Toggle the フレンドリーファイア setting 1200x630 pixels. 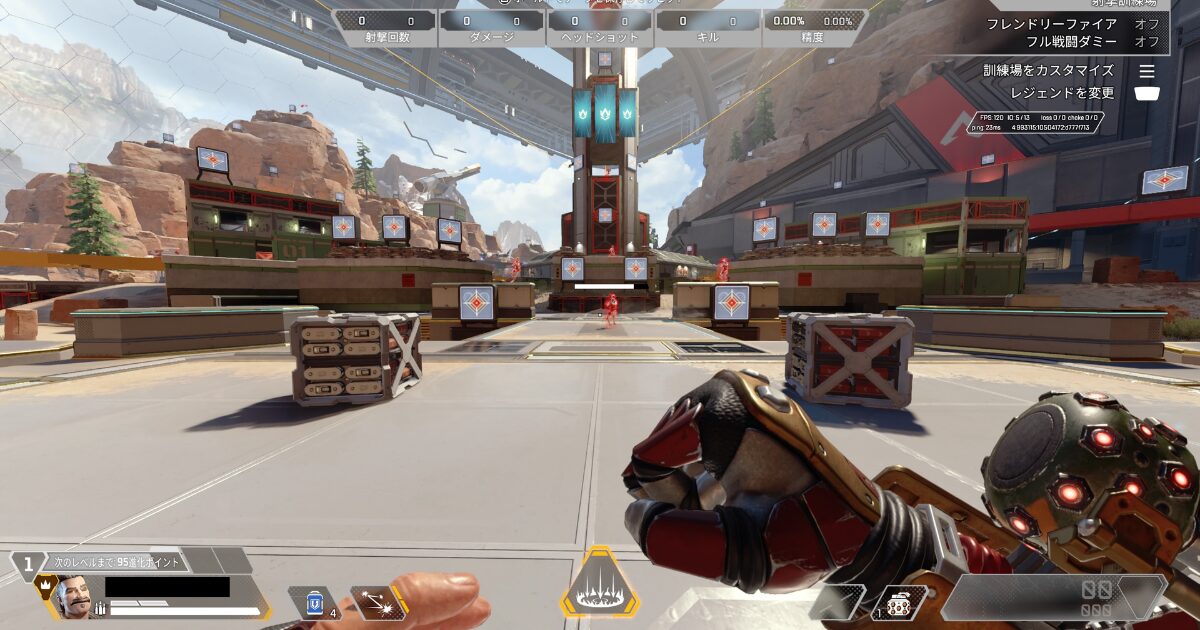(x=1146, y=24)
